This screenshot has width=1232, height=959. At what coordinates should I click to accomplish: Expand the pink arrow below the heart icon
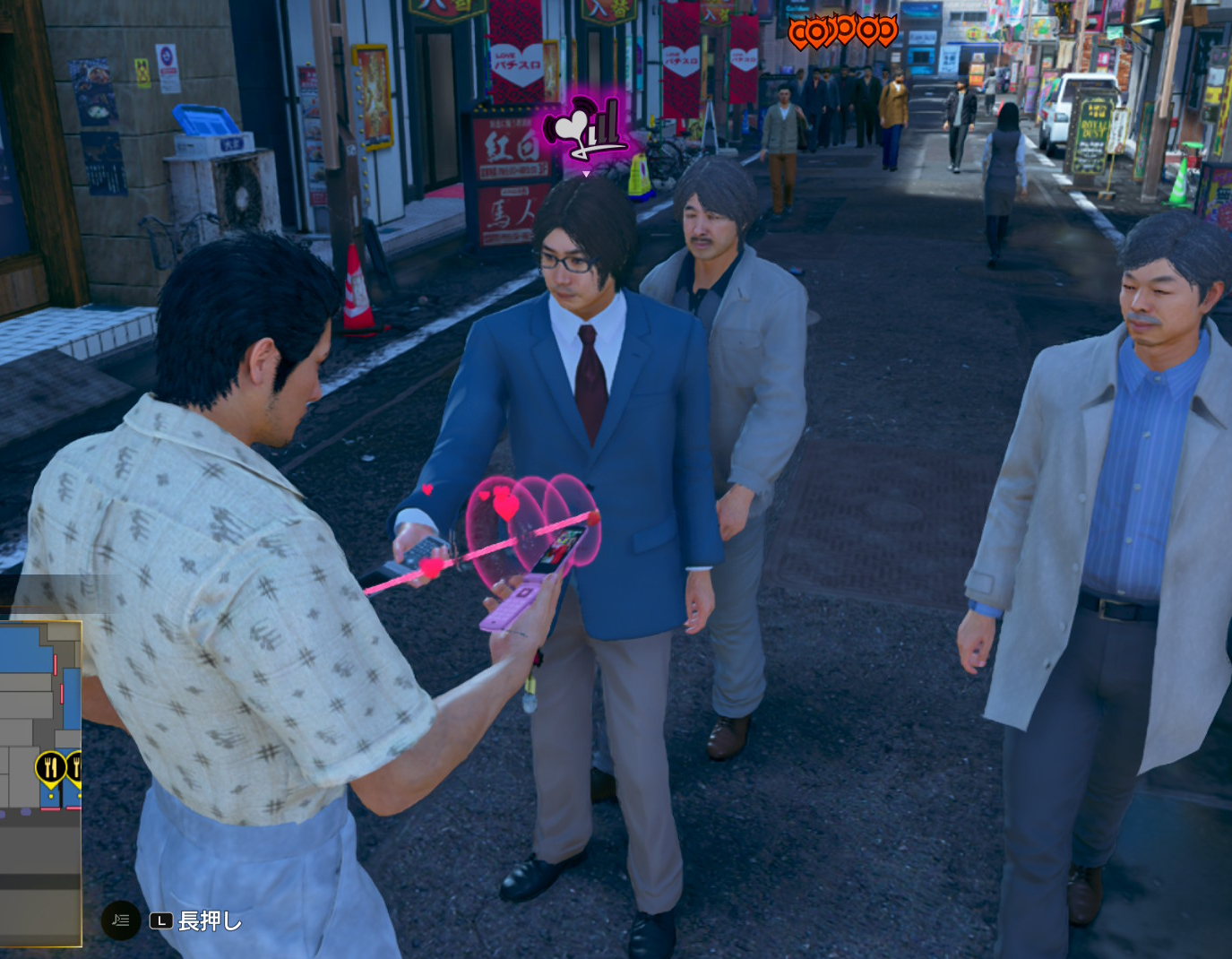586,175
